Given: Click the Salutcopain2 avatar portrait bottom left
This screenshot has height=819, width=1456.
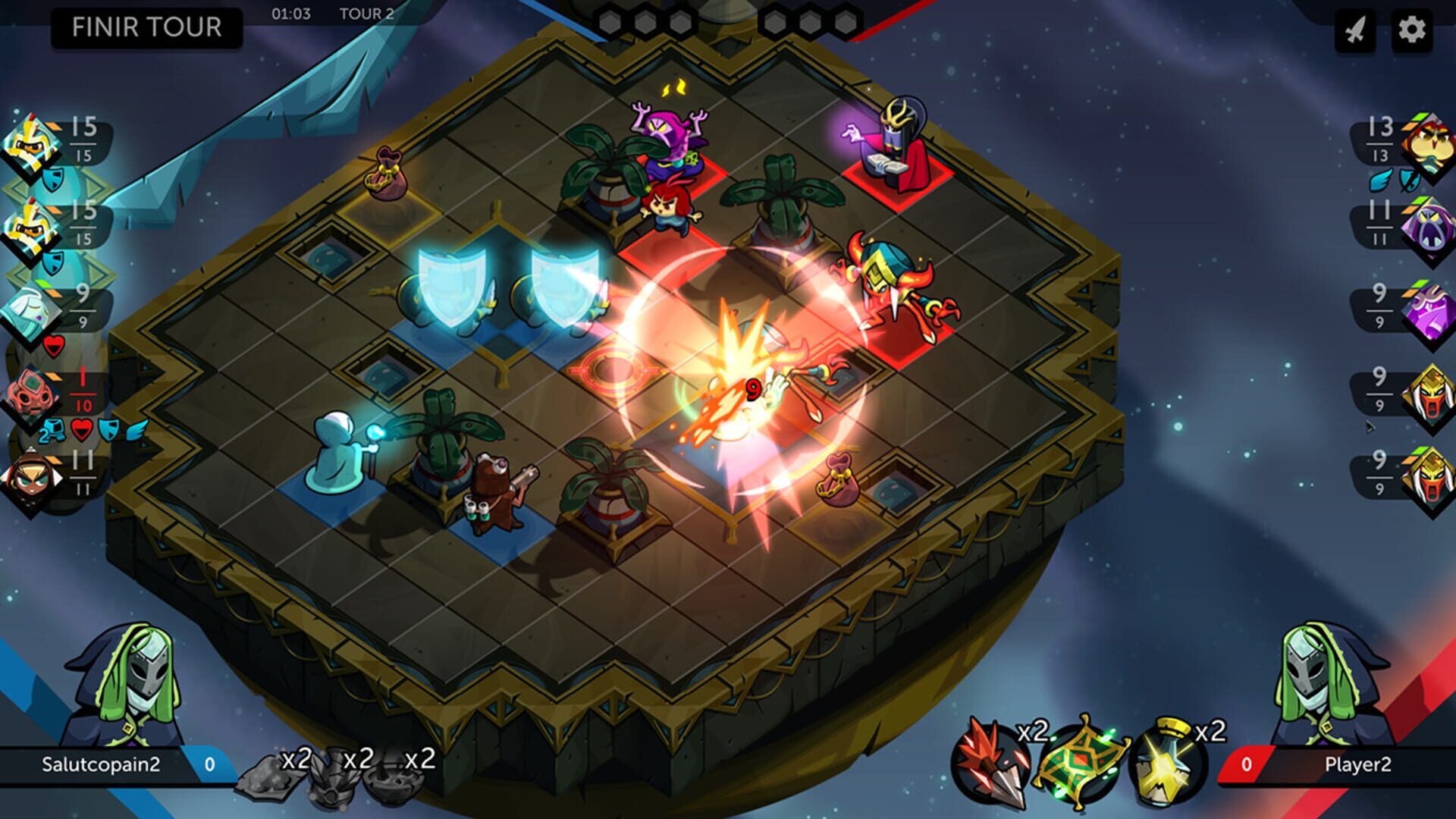Looking at the screenshot, I should point(125,675).
